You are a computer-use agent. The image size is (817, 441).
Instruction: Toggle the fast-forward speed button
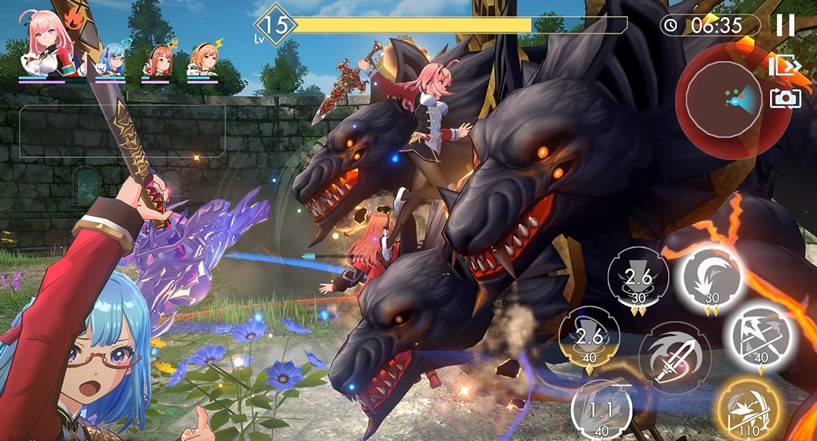pyautogui.click(x=784, y=66)
